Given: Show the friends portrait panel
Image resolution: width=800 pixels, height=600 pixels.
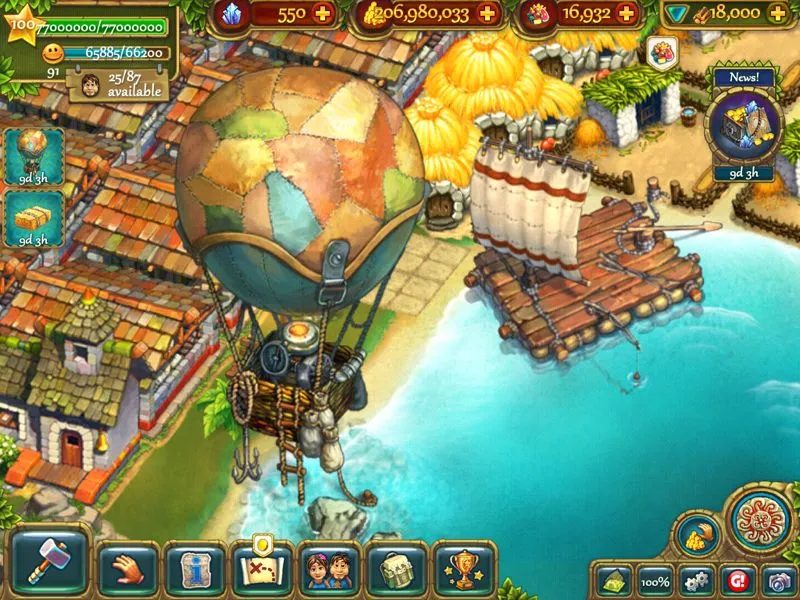Looking at the screenshot, I should 329,571.
